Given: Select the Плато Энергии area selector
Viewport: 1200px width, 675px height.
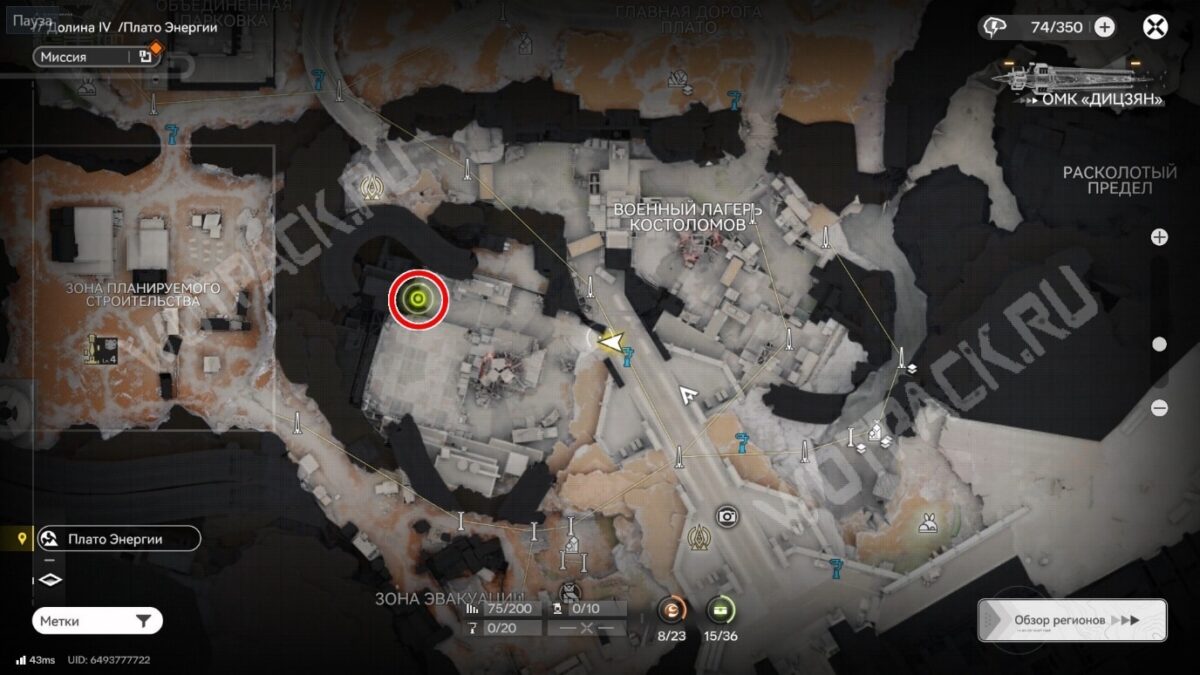Looking at the screenshot, I should coord(117,539).
